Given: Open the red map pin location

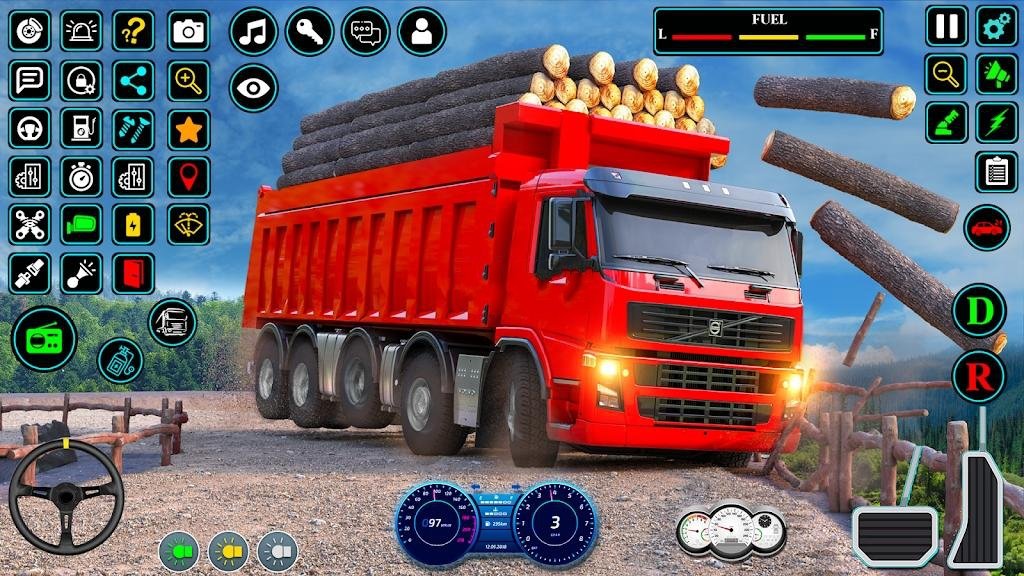Looking at the screenshot, I should (188, 177).
